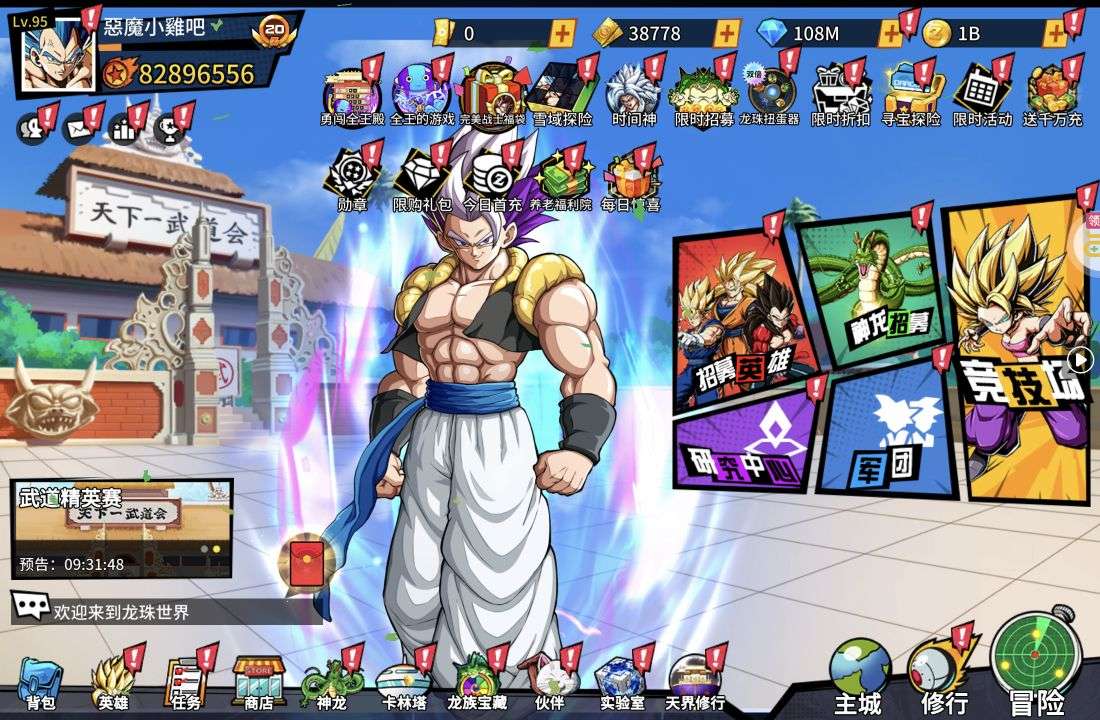The image size is (1100, 720).
Task: Open the 背包 backpack
Action: coord(40,684)
